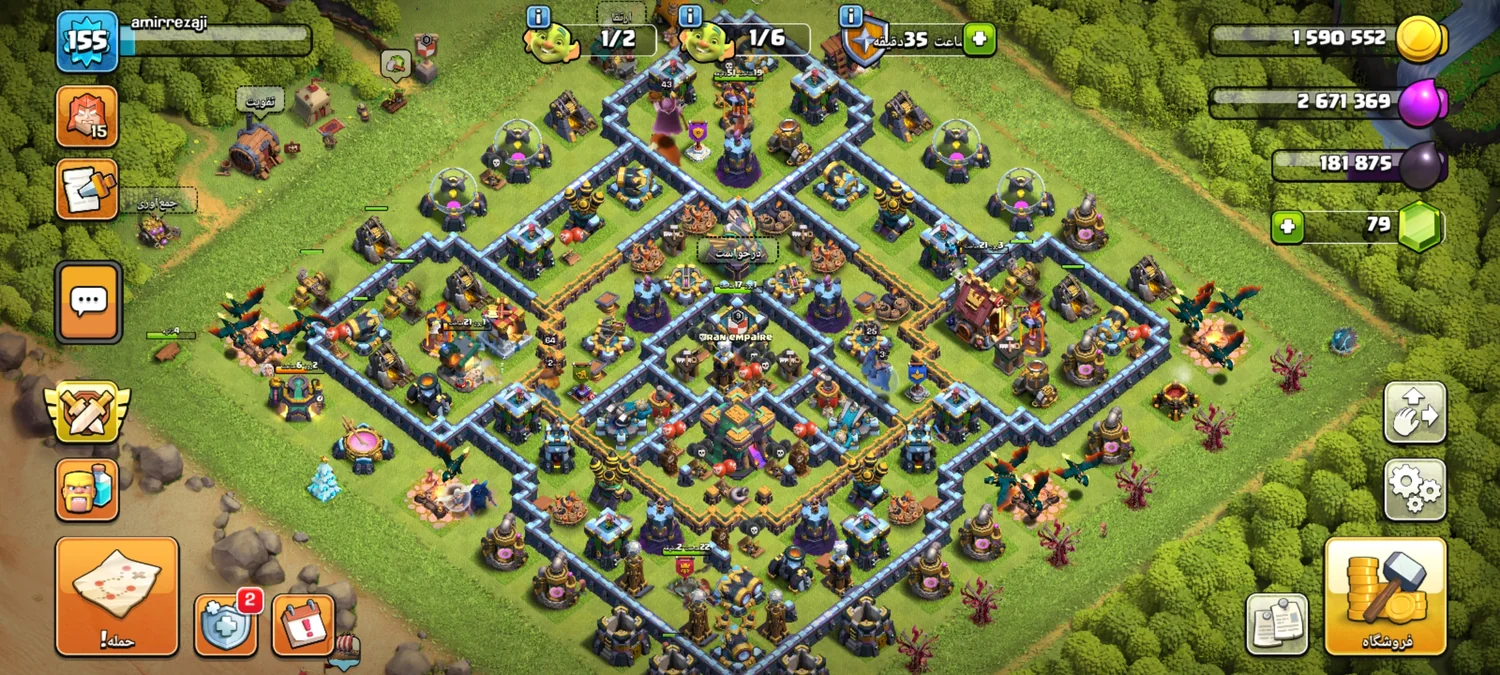Open the paper and brush icon button
Viewport: 1500px width, 675px height.
click(87, 189)
